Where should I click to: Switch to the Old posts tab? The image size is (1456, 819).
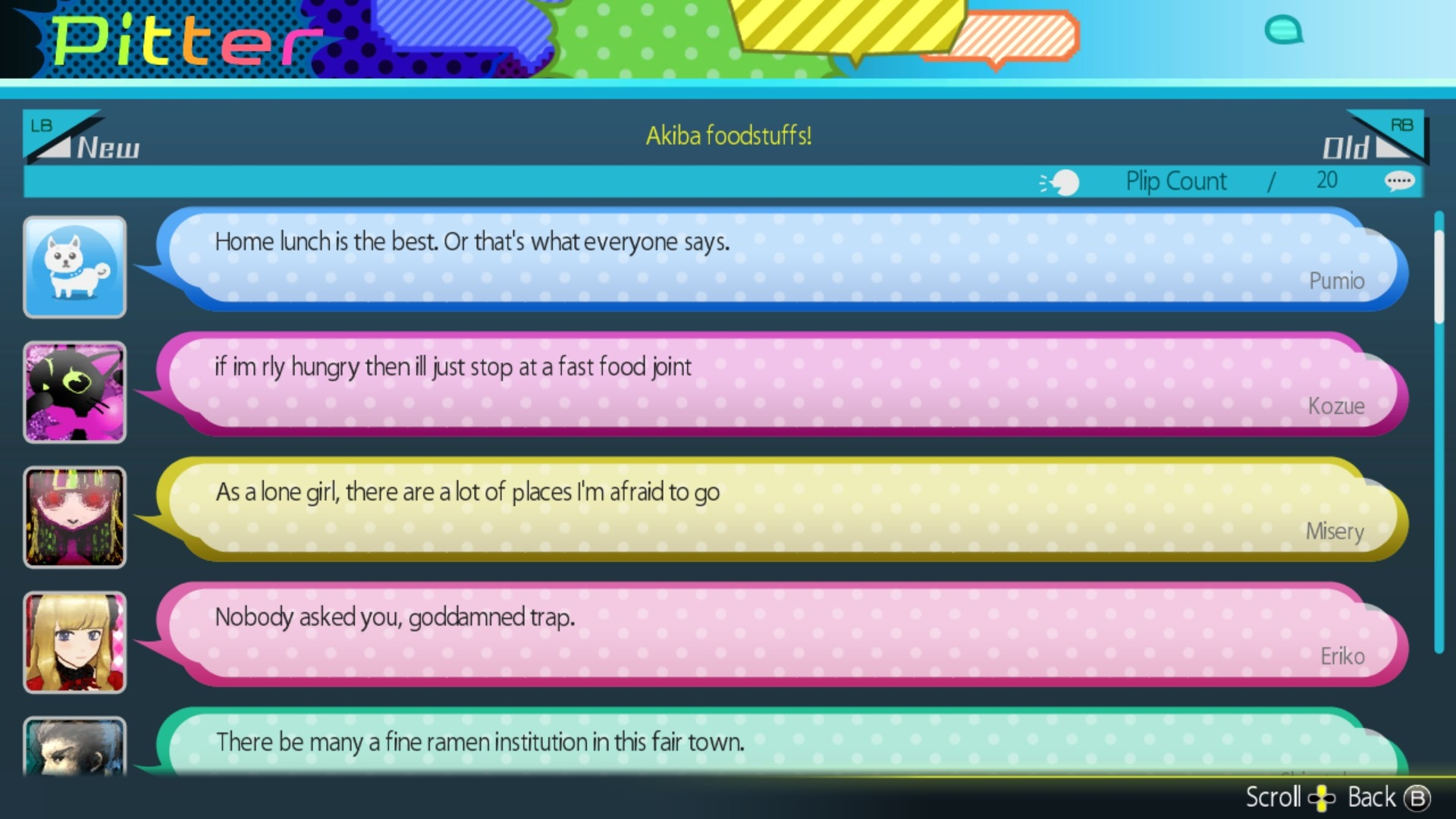coord(1371,139)
